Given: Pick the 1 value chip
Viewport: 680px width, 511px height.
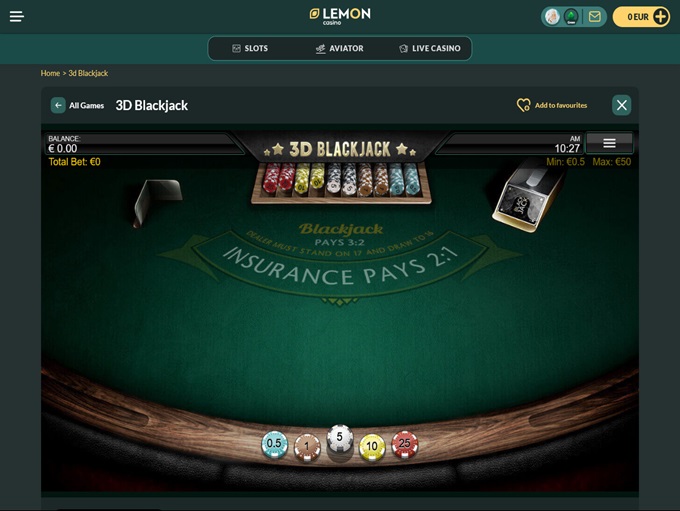Looking at the screenshot, I should (x=307, y=447).
